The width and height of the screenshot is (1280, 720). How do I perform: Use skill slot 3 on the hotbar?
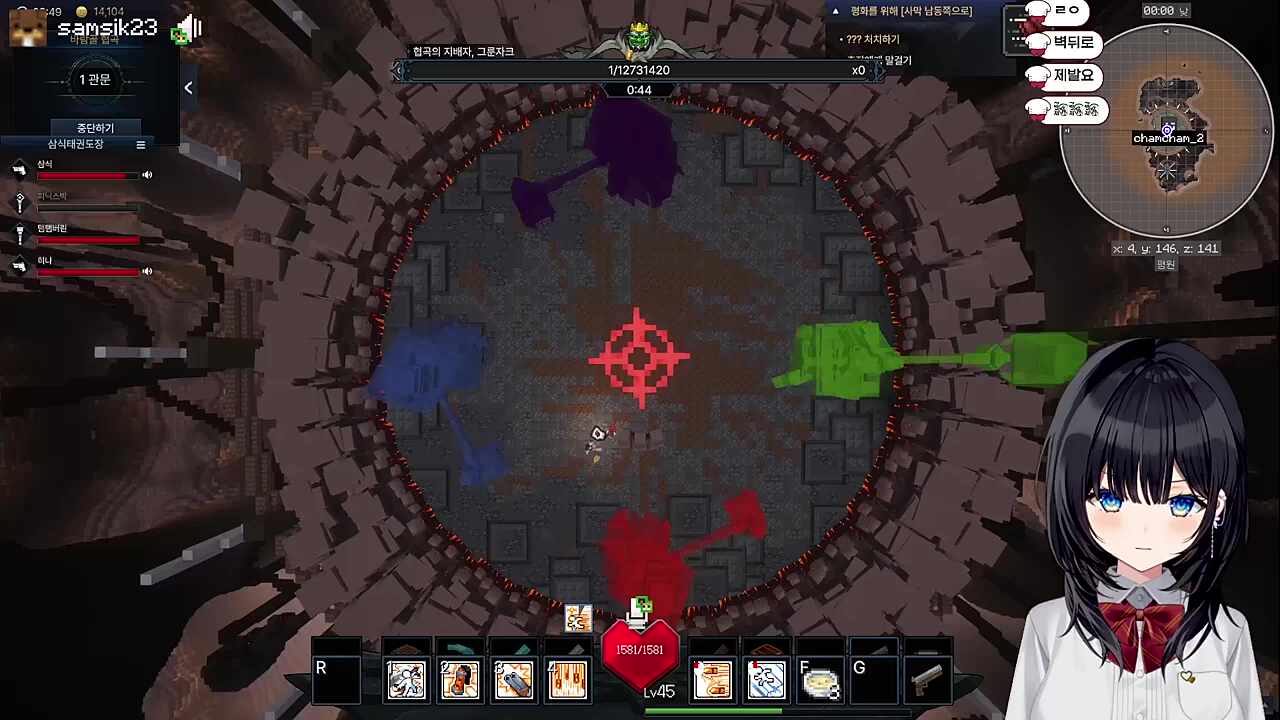point(514,680)
